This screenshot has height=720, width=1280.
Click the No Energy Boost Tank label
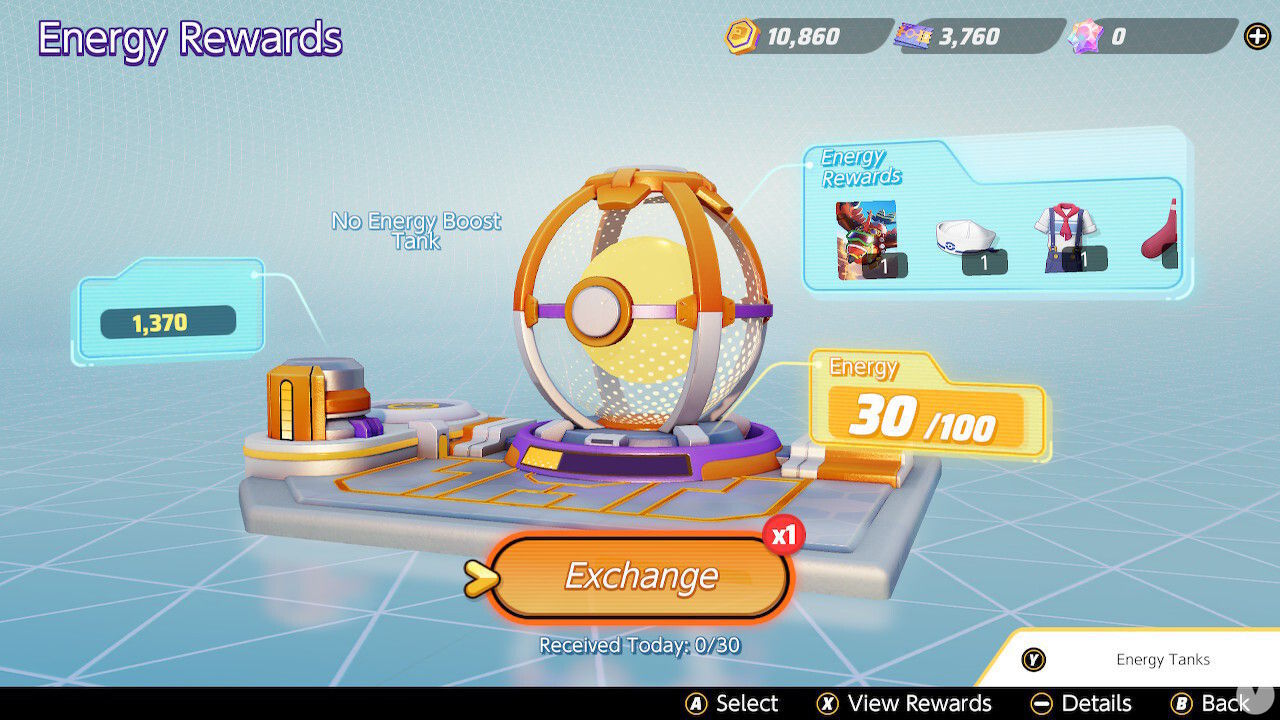[417, 231]
